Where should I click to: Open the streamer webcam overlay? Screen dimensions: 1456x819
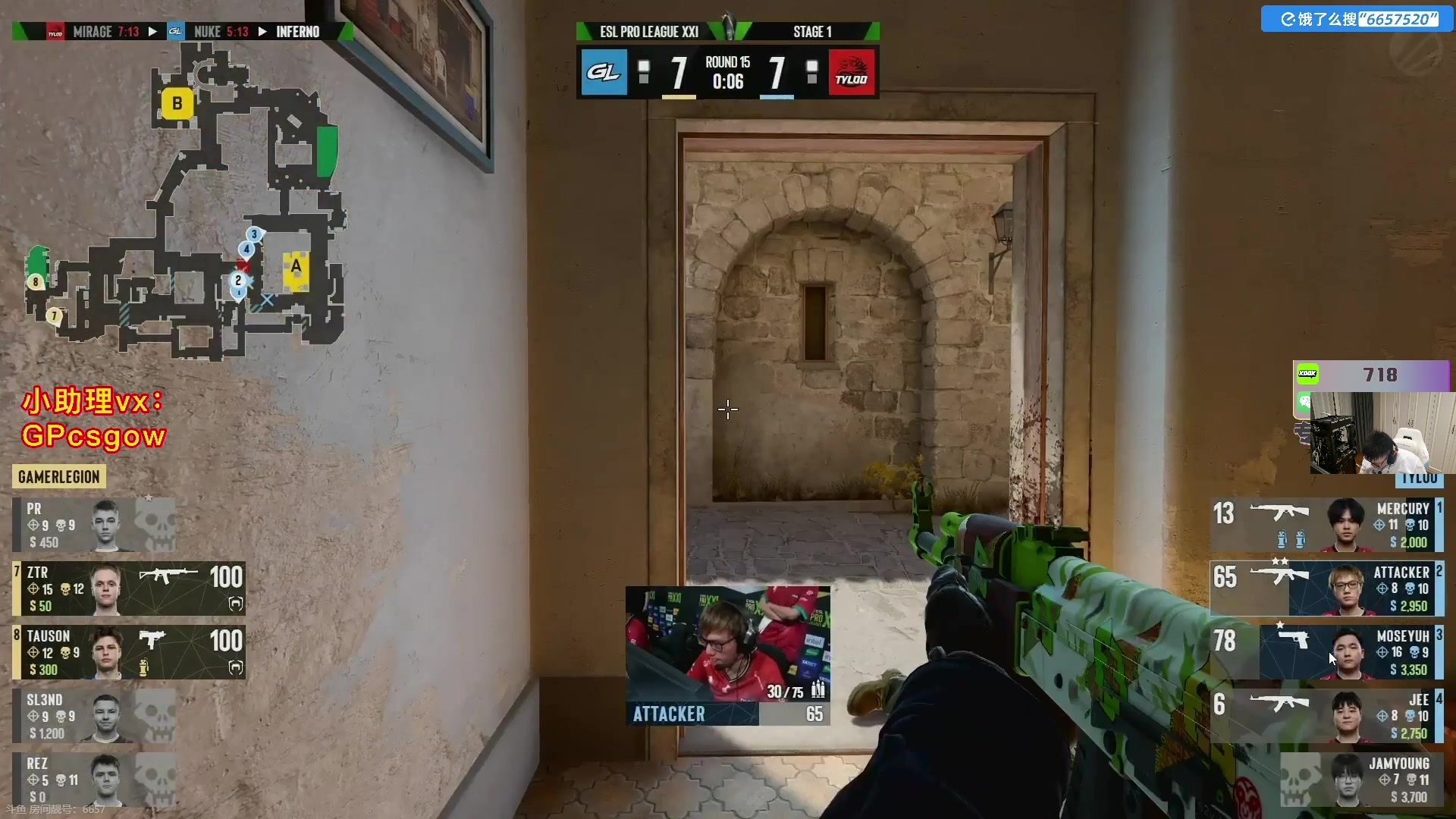[1376, 433]
